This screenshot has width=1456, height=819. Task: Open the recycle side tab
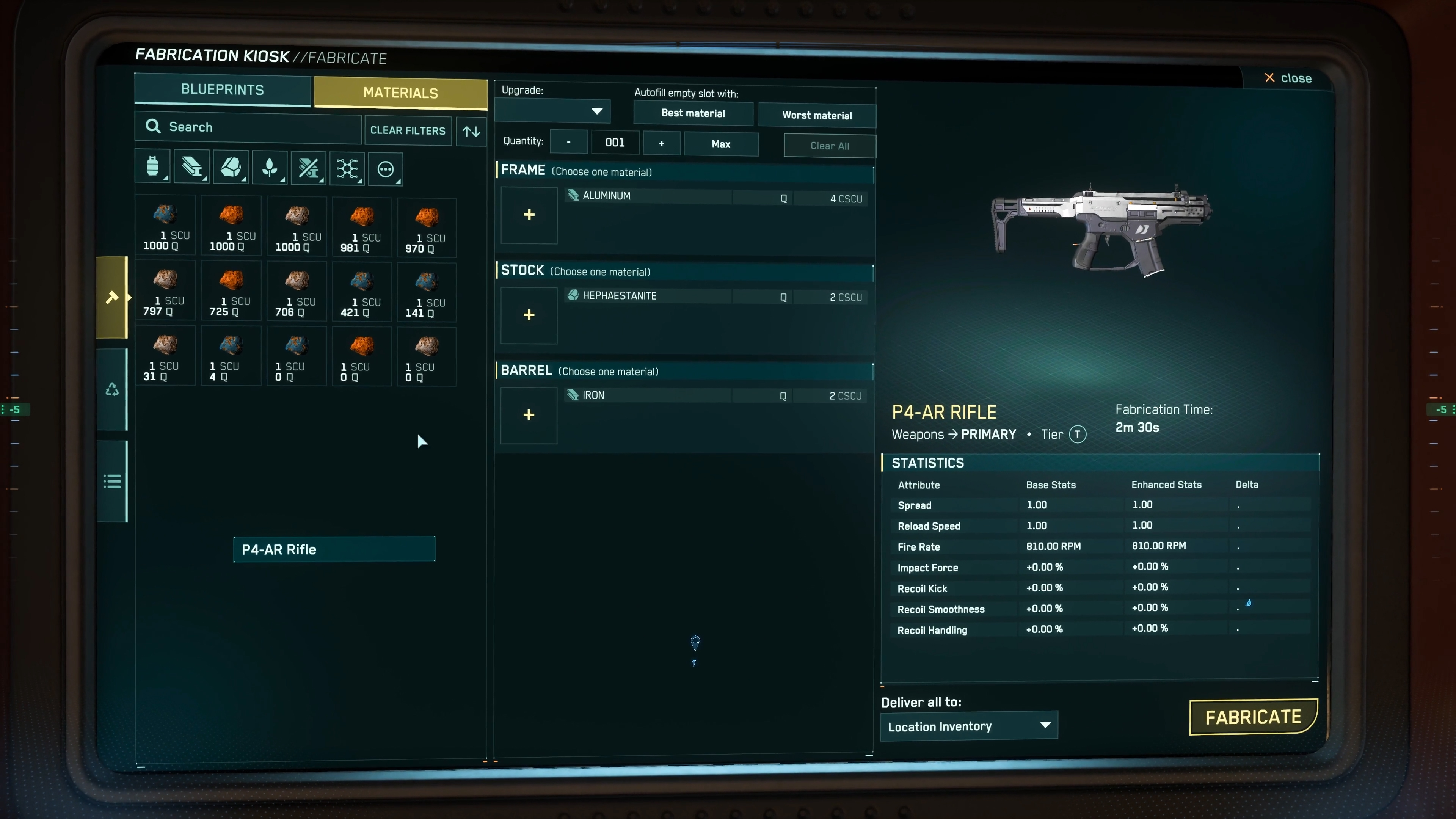112,389
